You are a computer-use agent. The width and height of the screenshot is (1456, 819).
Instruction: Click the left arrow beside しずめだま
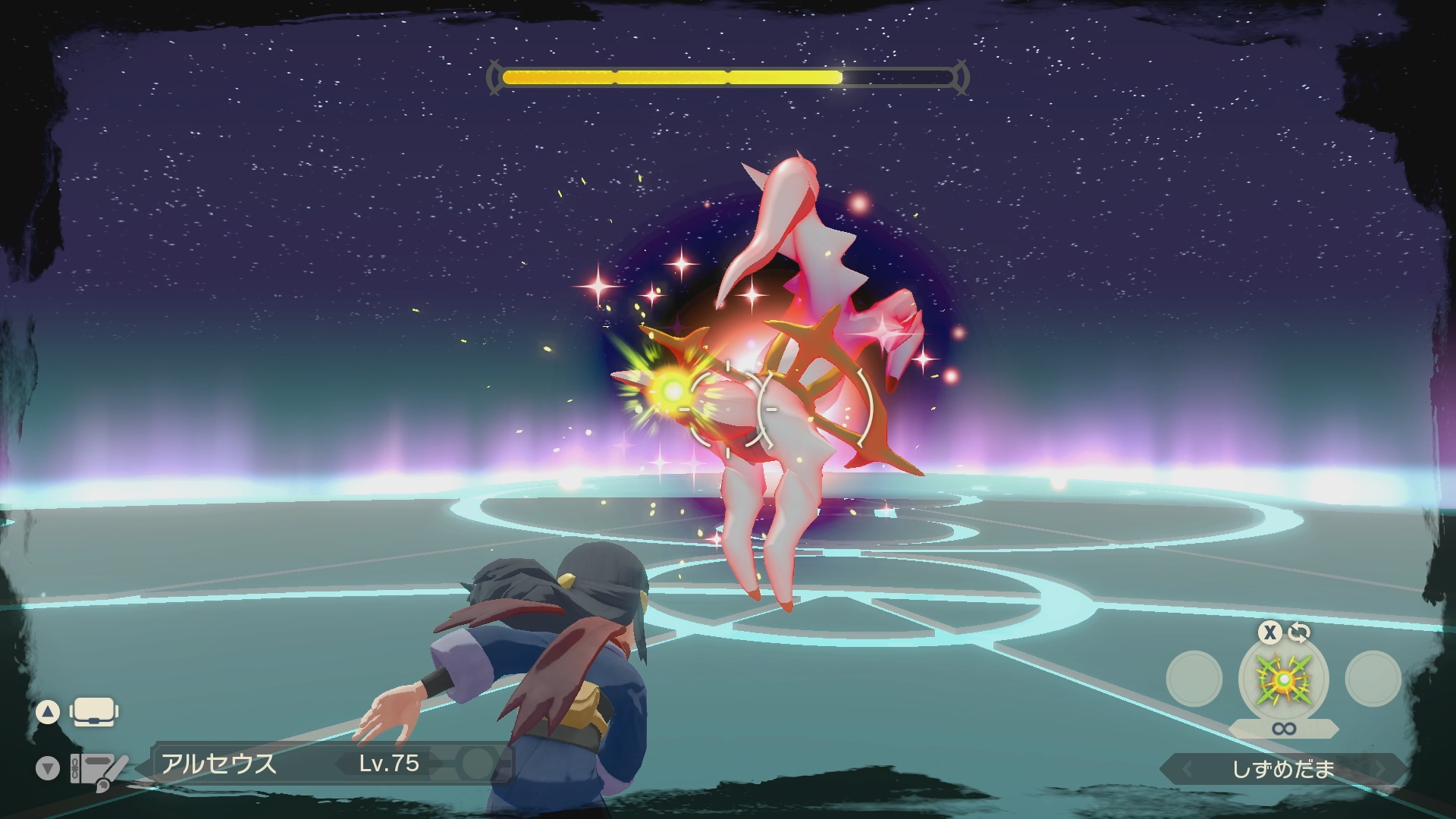coord(1188,770)
